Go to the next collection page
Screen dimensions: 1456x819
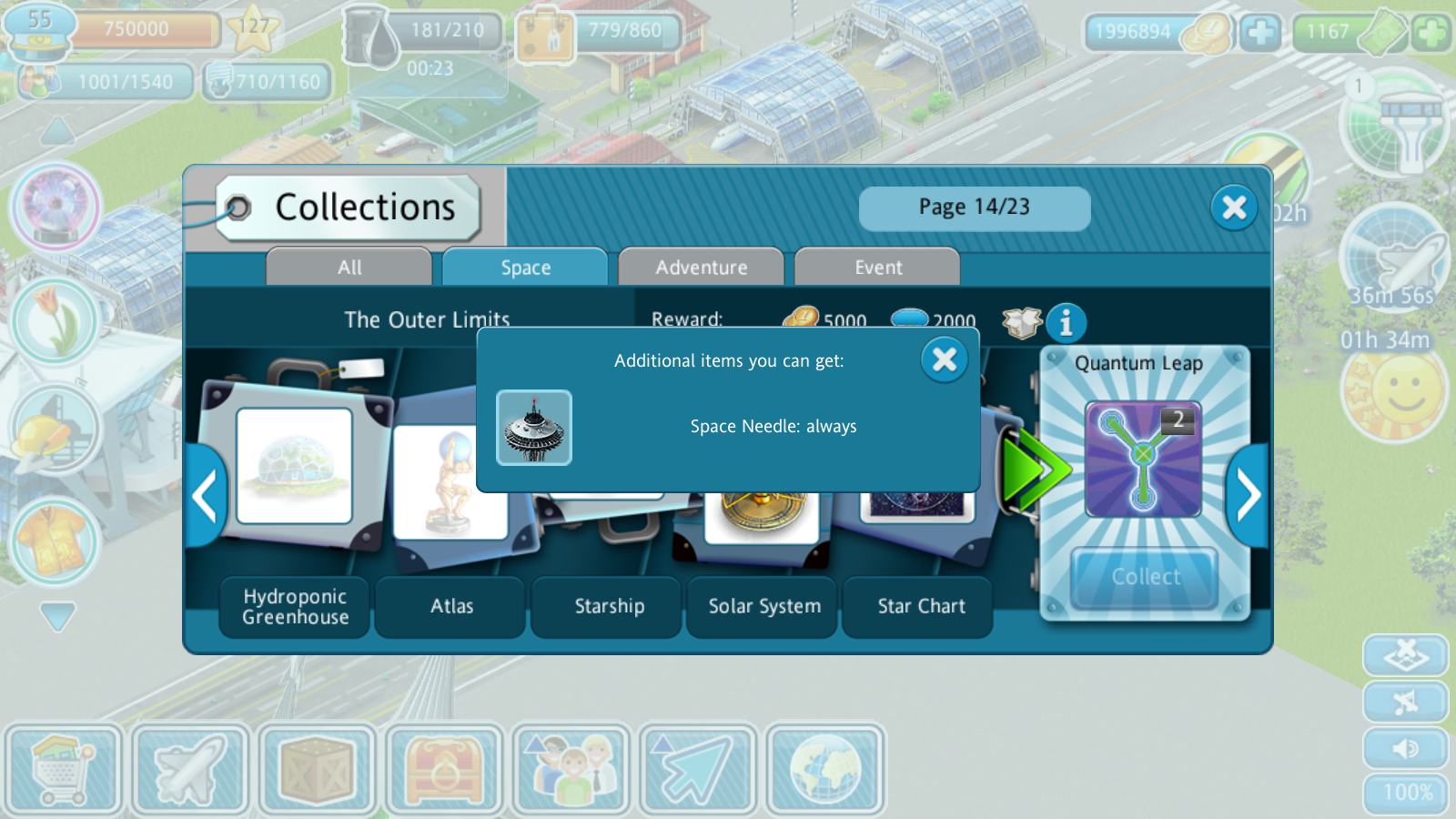[x=1249, y=496]
